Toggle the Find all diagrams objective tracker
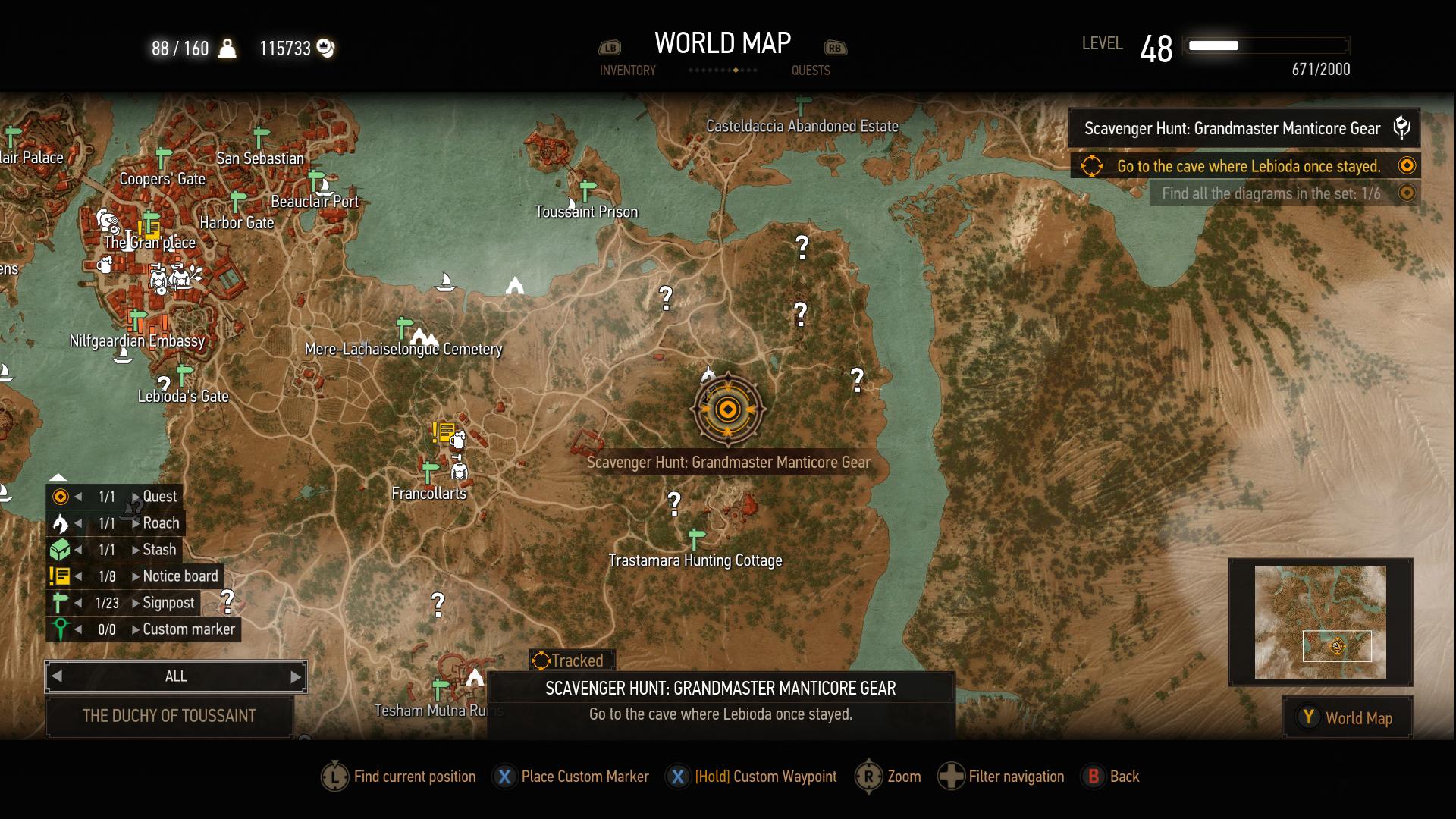This screenshot has width=1456, height=819. (x=1407, y=193)
